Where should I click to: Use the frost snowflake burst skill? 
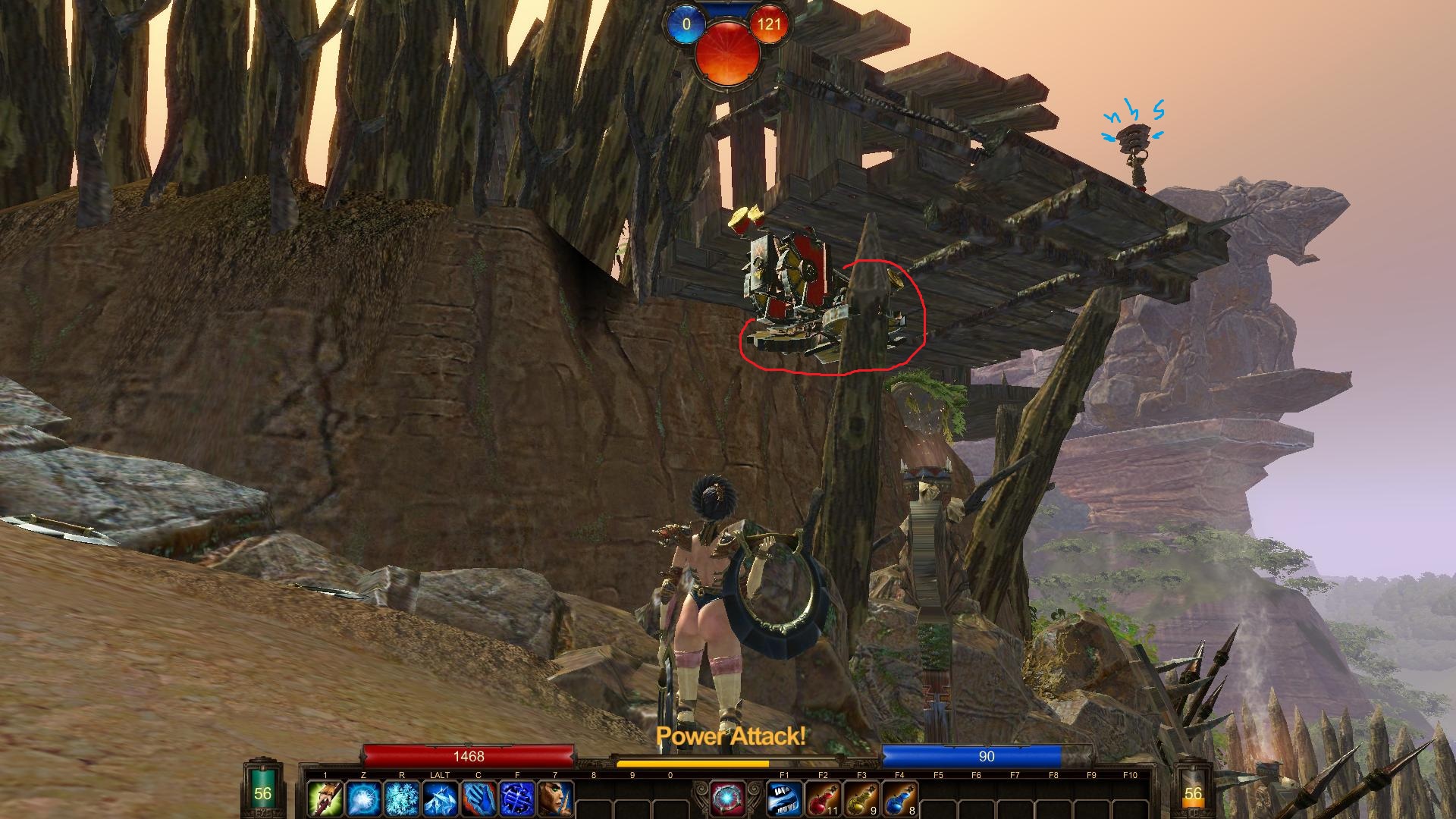[x=402, y=799]
